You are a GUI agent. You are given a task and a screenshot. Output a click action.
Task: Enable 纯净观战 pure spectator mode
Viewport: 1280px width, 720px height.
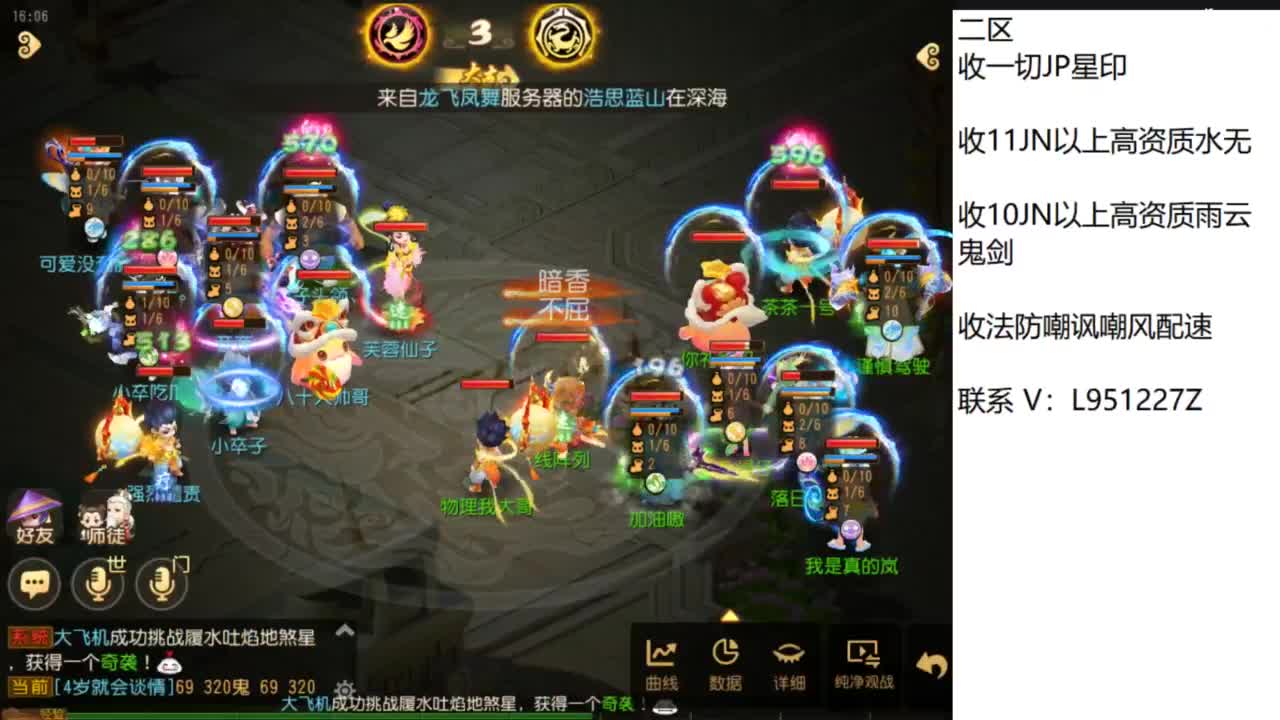click(866, 663)
